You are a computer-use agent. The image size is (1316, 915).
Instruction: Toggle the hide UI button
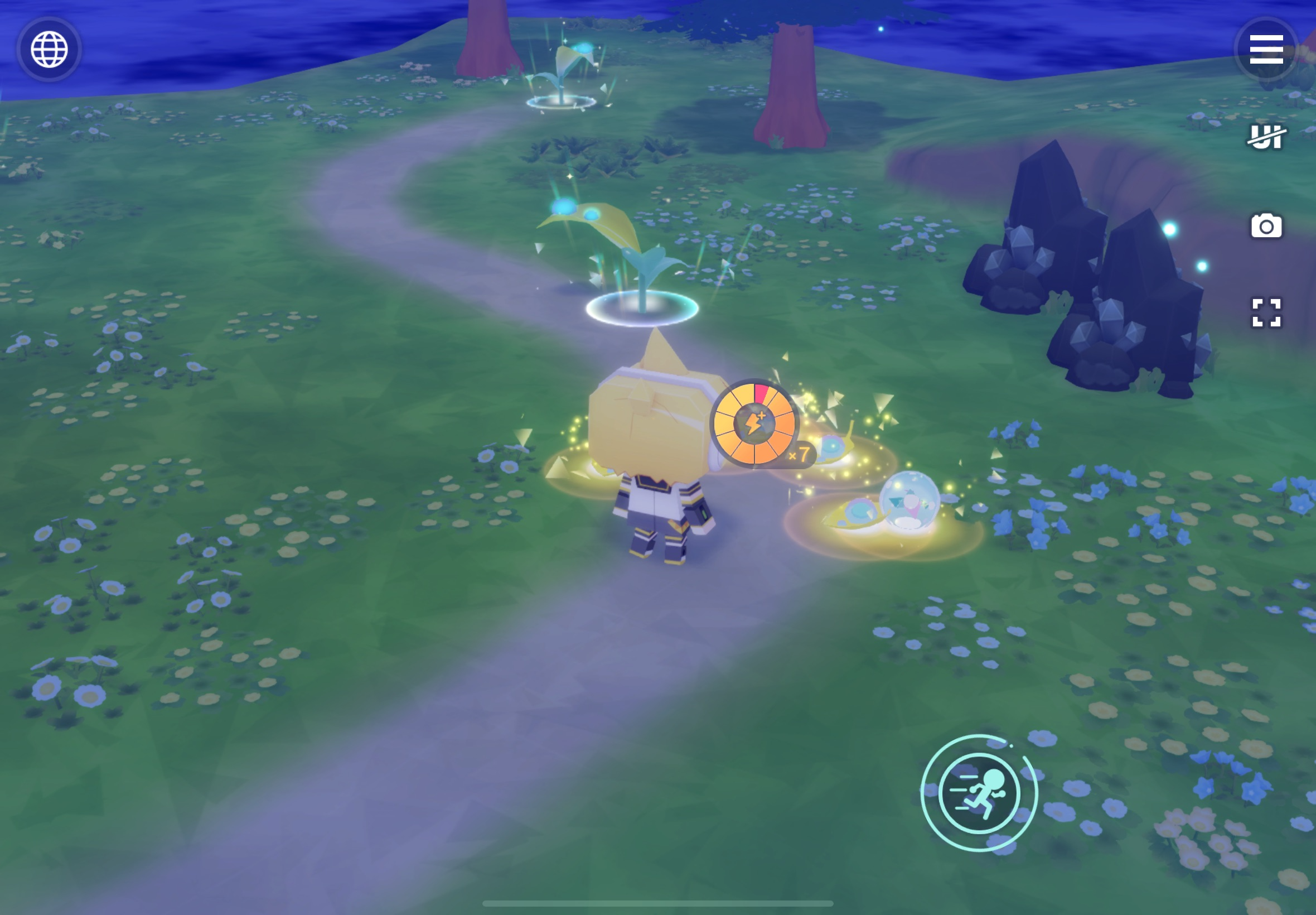pyautogui.click(x=1266, y=137)
